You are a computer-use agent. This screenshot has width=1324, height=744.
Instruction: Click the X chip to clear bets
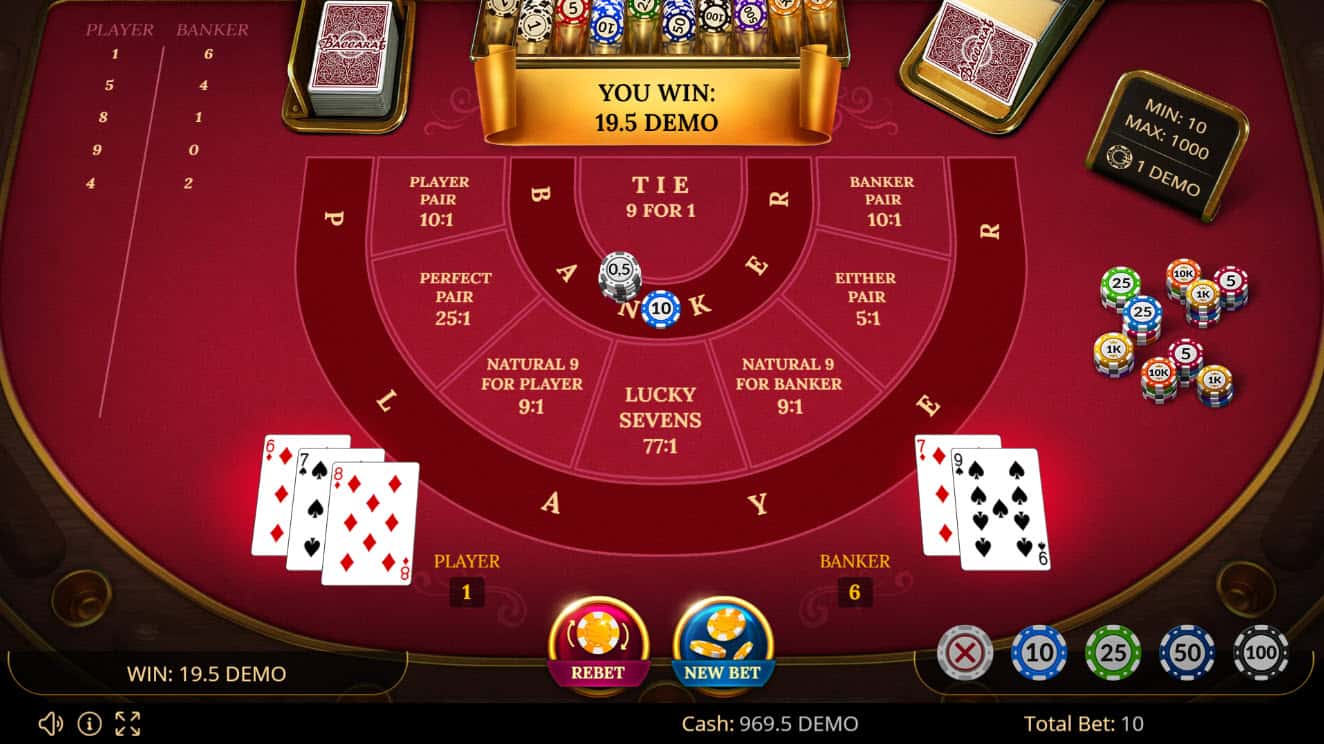pyautogui.click(x=966, y=652)
